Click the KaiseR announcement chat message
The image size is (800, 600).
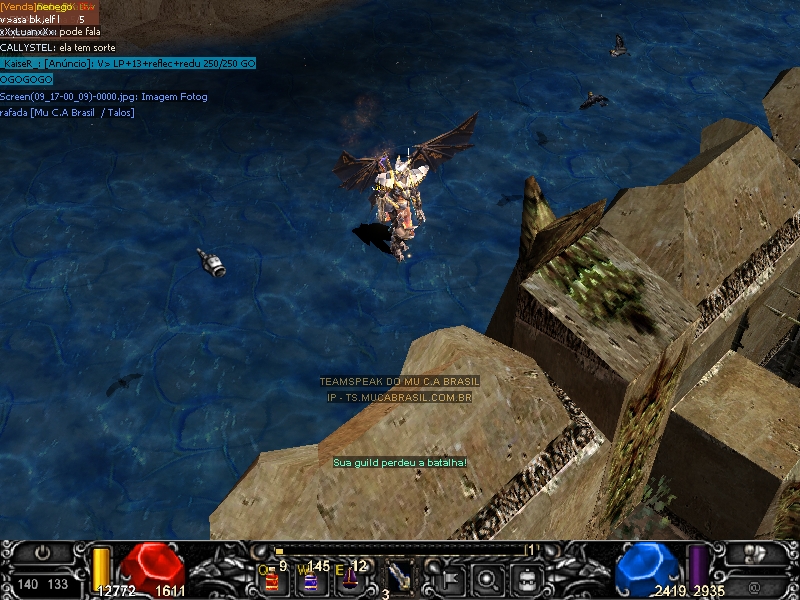coord(128,63)
